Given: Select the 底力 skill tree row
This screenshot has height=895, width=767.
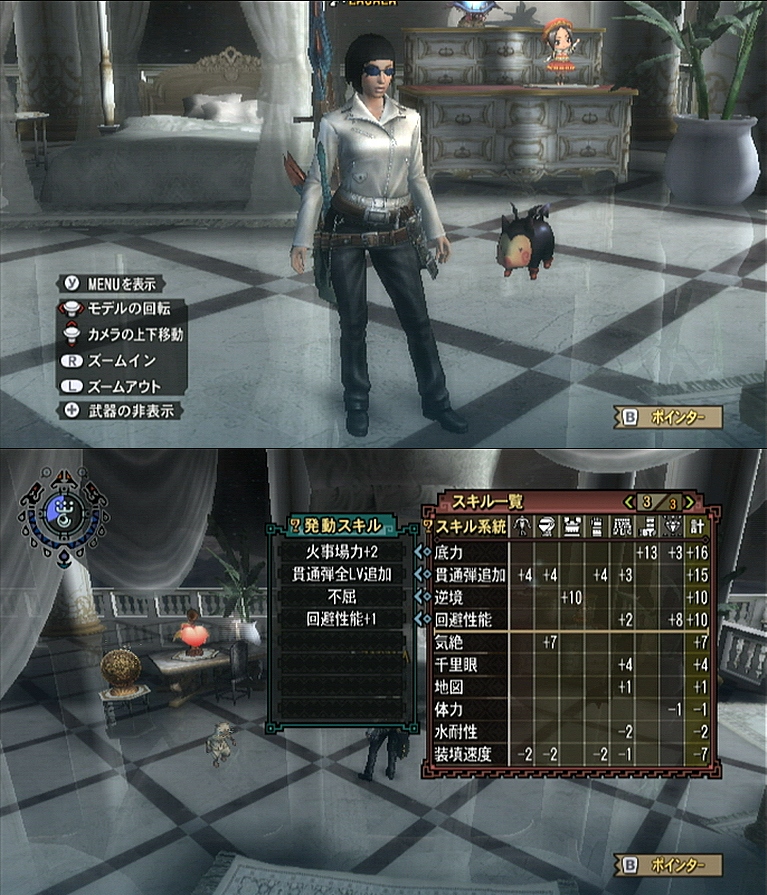Looking at the screenshot, I should [x=466, y=552].
